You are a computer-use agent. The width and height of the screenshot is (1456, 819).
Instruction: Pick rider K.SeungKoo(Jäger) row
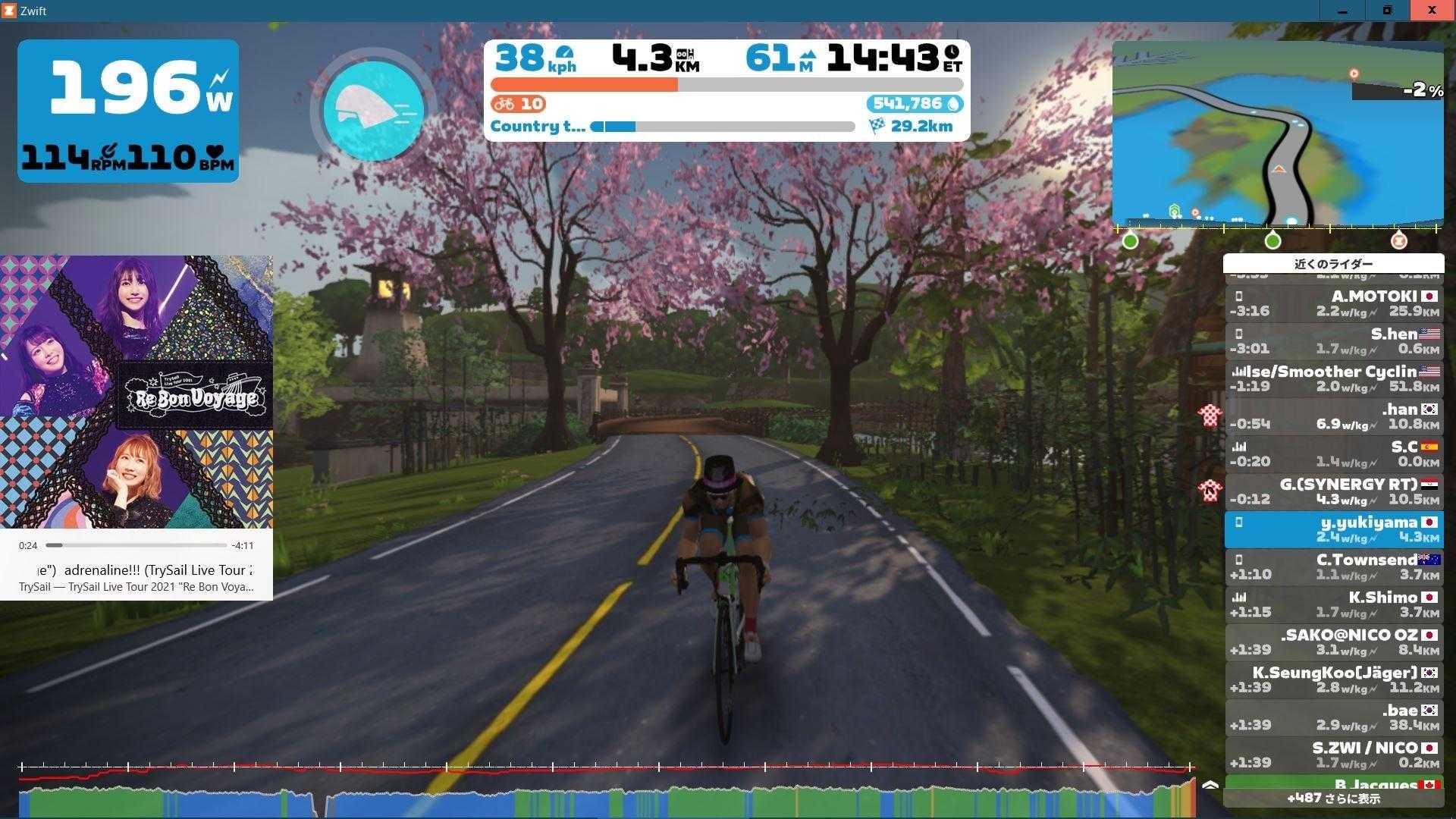(x=1334, y=679)
